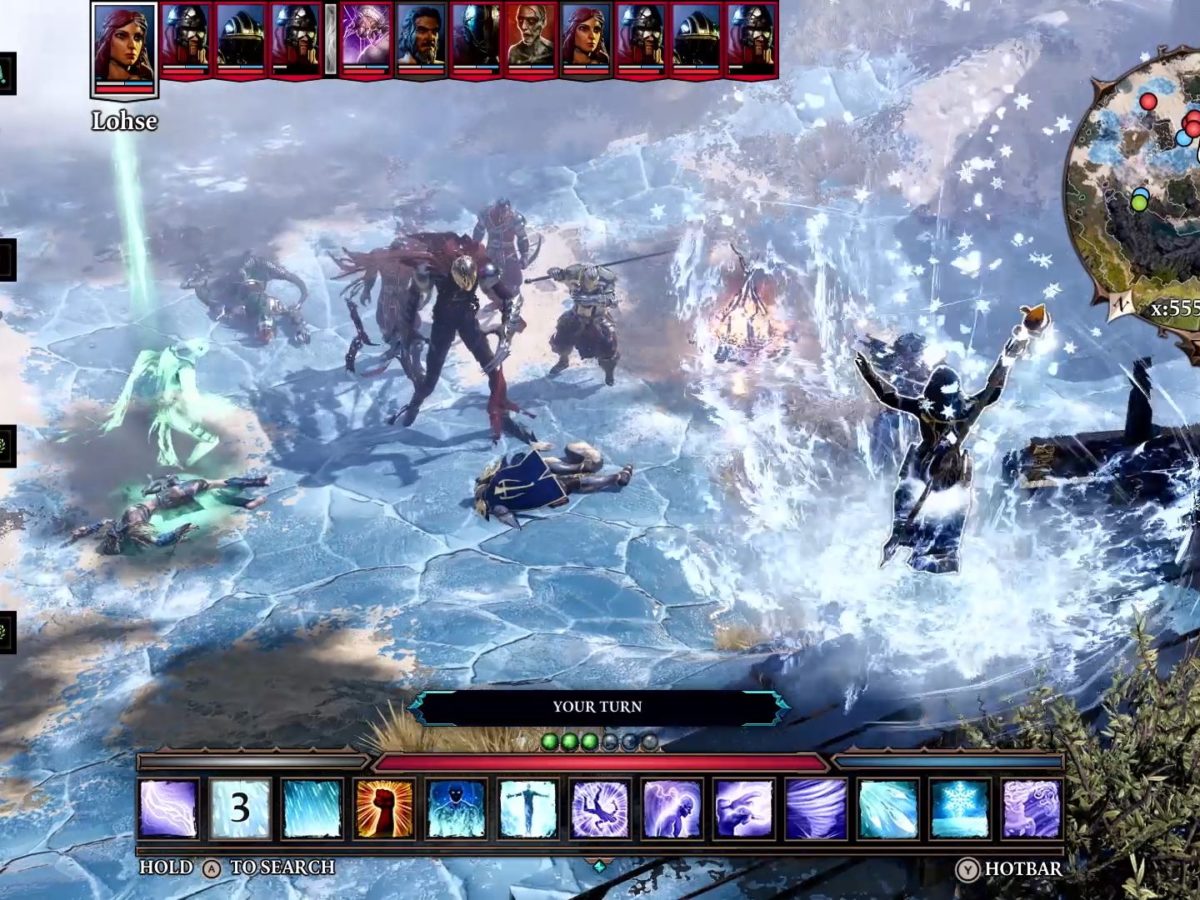Image resolution: width=1200 pixels, height=900 pixels.
Task: Activate the glowing blue figure skill
Action: click(x=456, y=808)
